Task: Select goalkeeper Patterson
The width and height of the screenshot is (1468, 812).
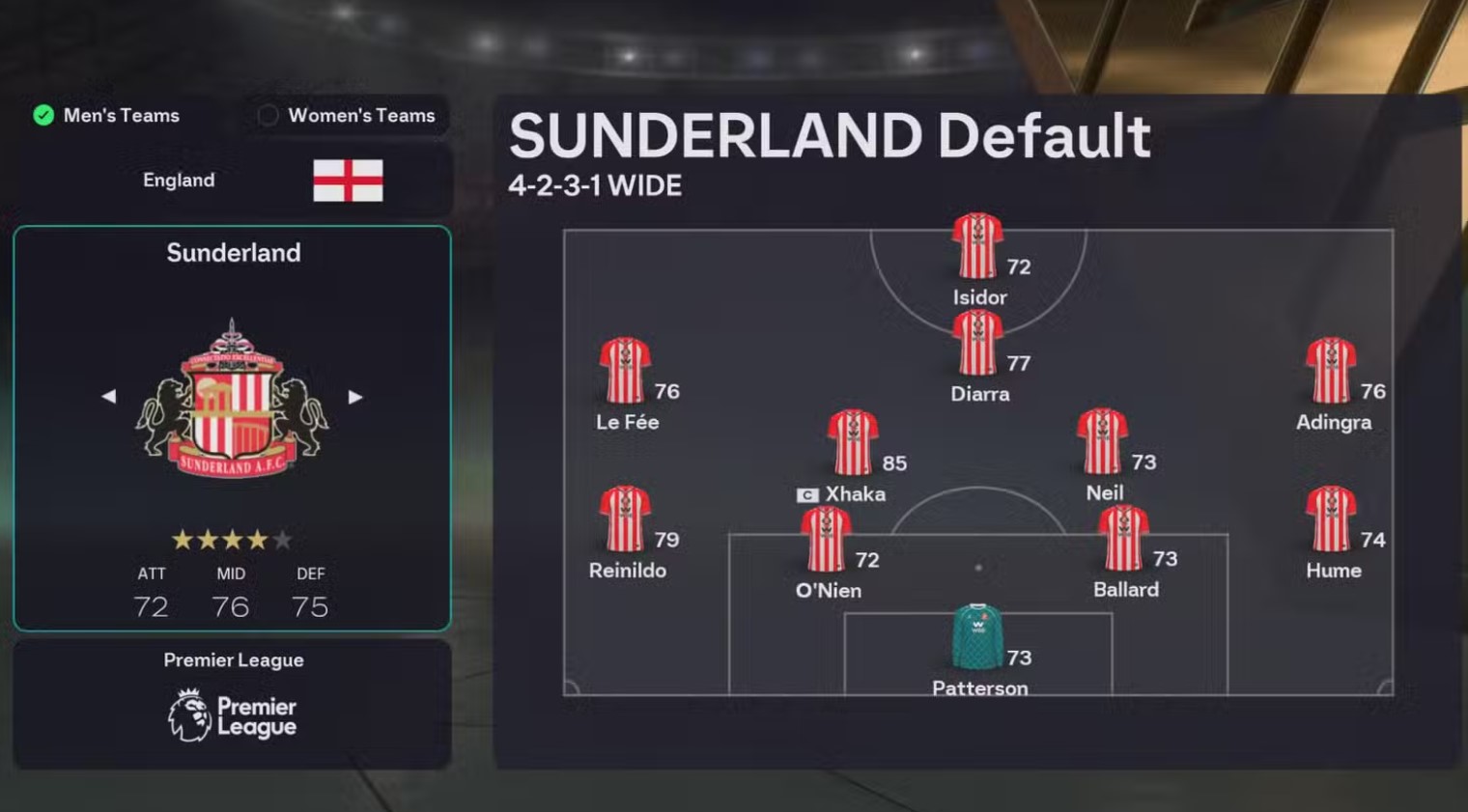Action: tap(977, 637)
